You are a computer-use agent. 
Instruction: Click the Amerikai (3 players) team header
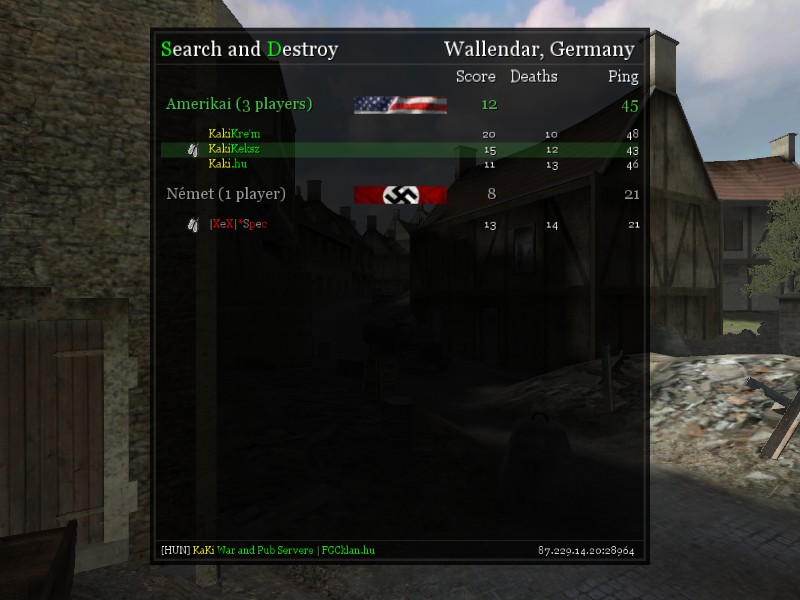(x=239, y=104)
